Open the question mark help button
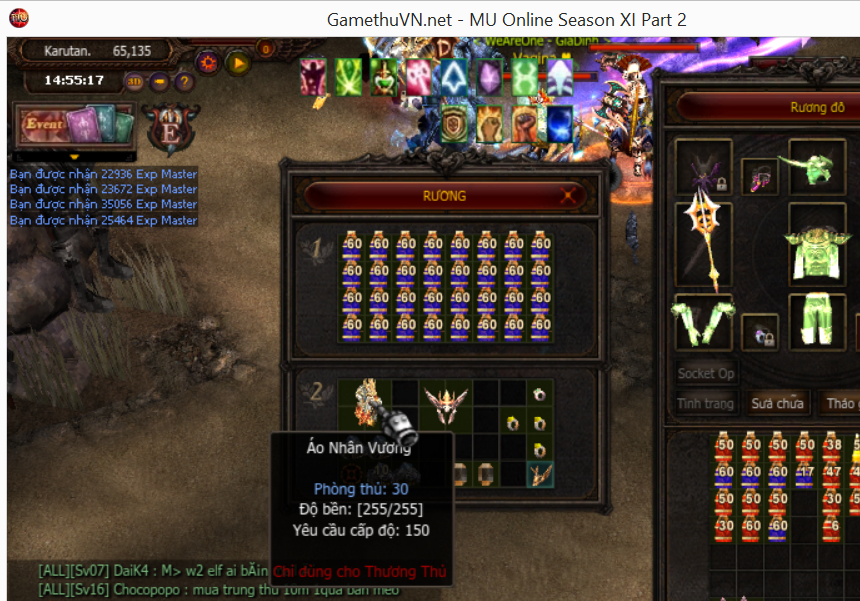Viewport: 860px width, 601px height. 184,81
